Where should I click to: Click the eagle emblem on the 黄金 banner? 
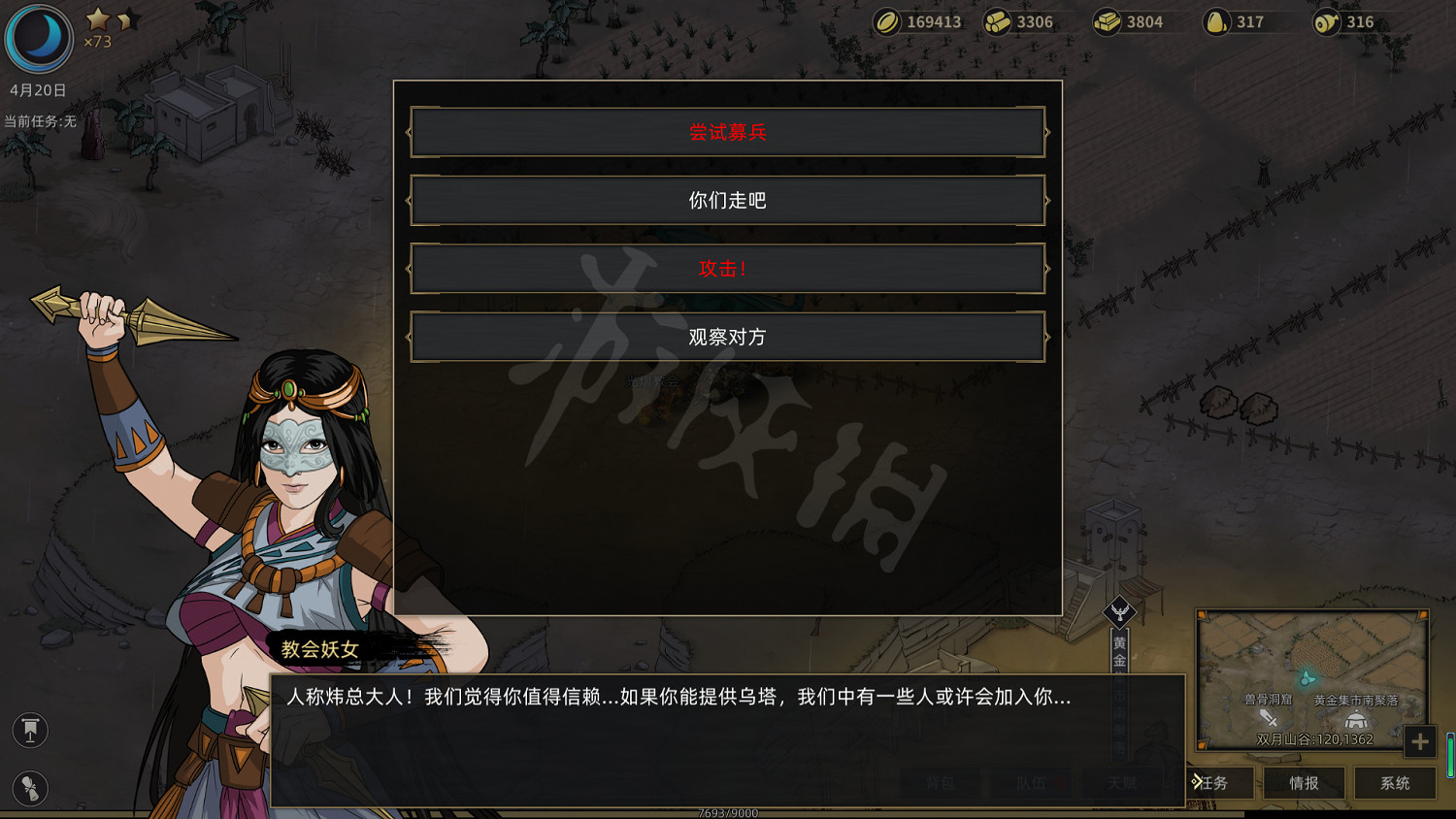click(1118, 611)
